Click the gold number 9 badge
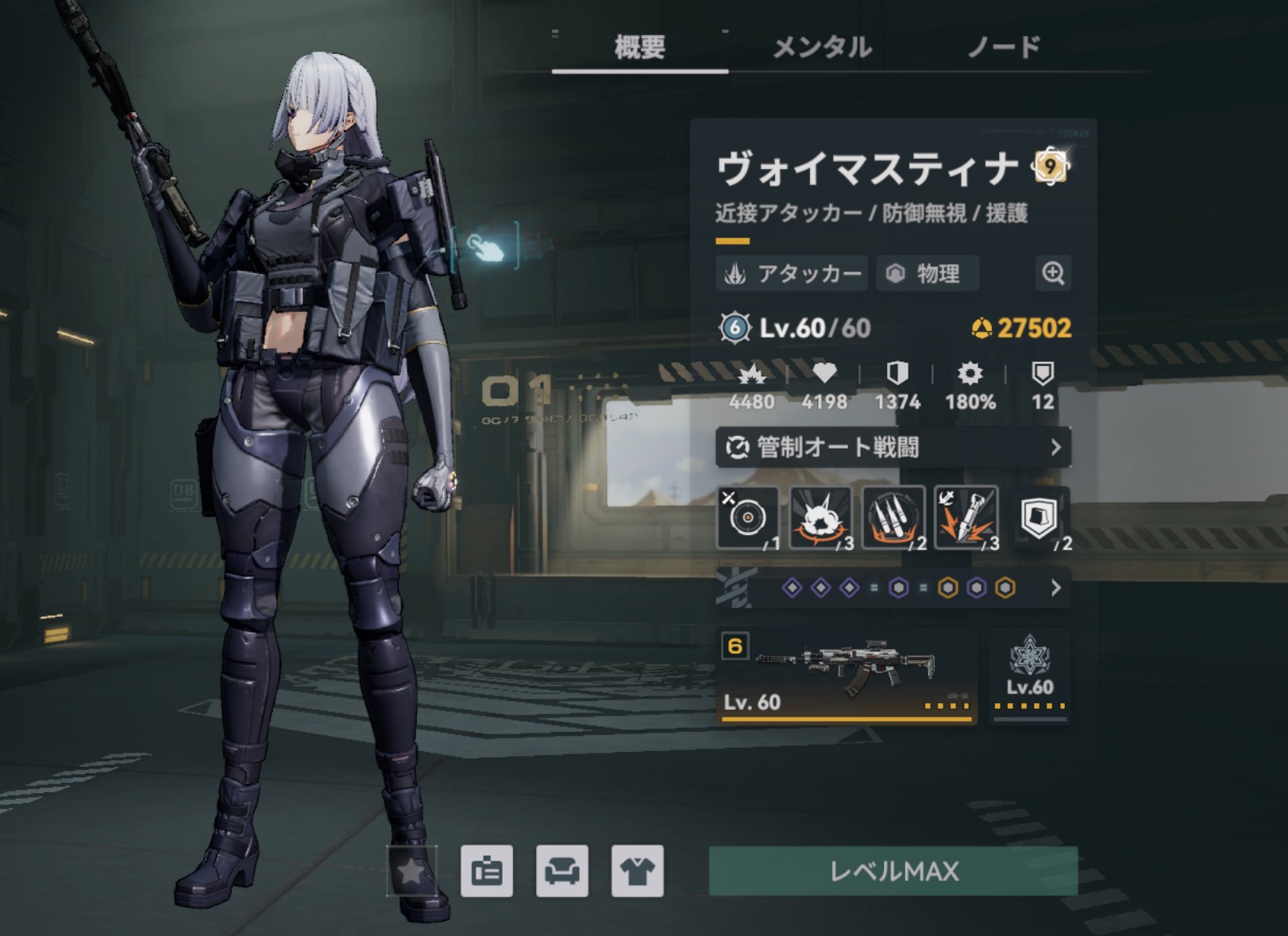Viewport: 1288px width, 936px height. point(1050,167)
